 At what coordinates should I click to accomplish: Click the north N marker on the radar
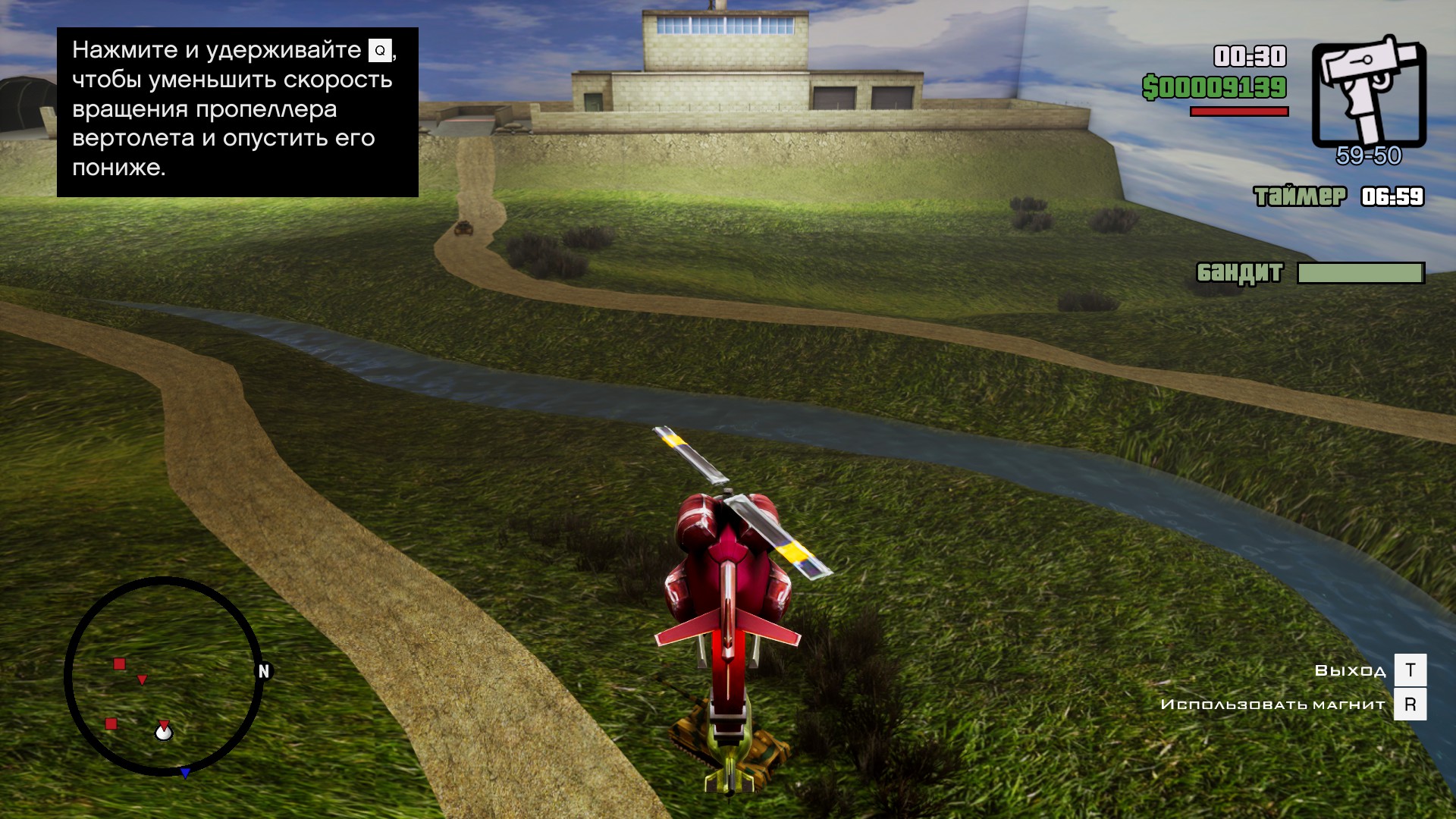pos(264,671)
